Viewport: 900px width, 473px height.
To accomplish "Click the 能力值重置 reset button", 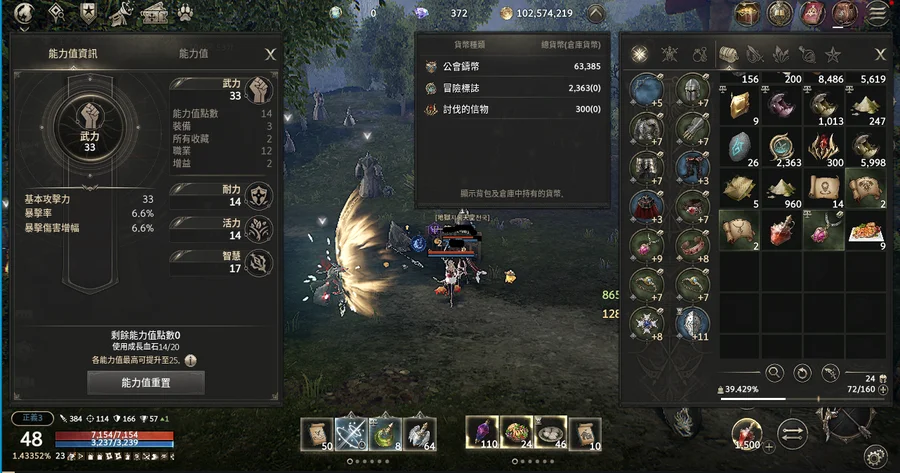I will pyautogui.click(x=147, y=382).
